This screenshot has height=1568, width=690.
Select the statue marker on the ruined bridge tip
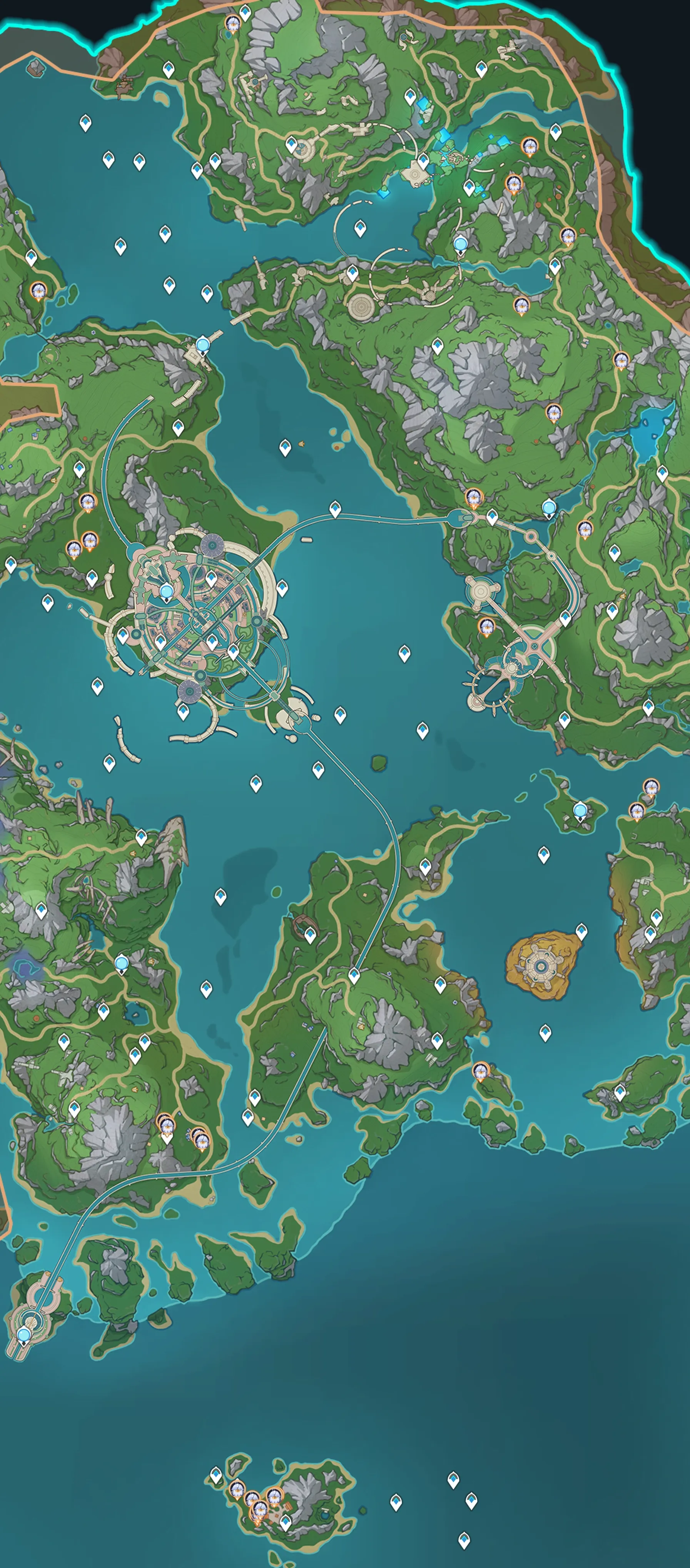(x=203, y=345)
